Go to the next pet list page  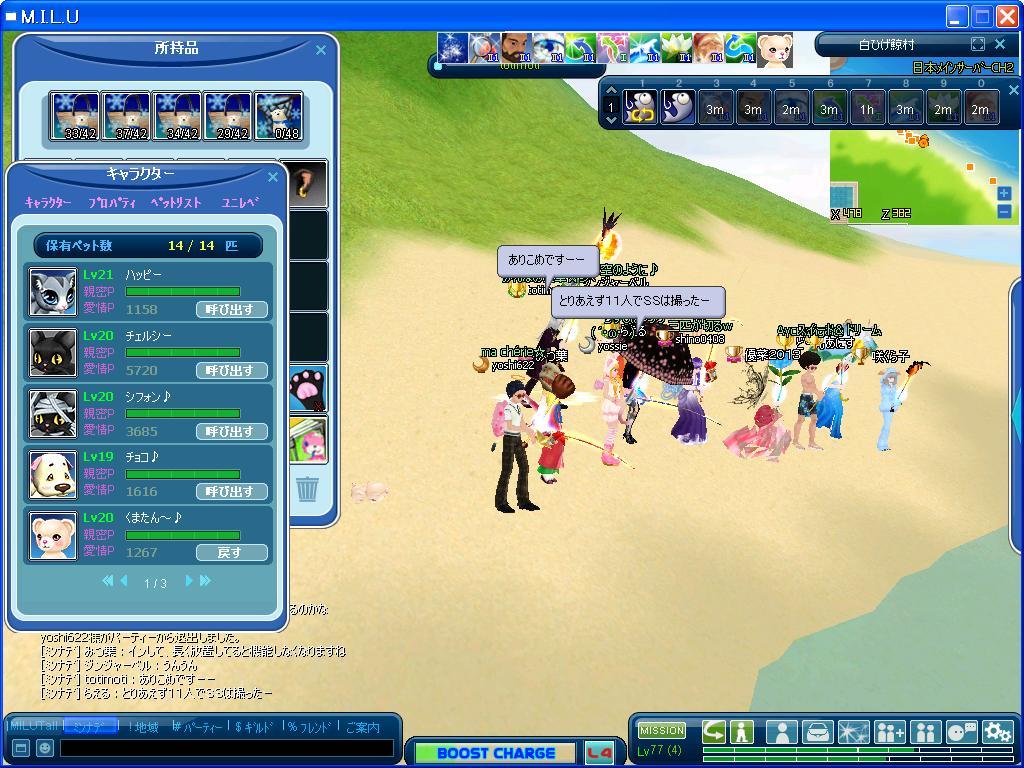pos(187,581)
